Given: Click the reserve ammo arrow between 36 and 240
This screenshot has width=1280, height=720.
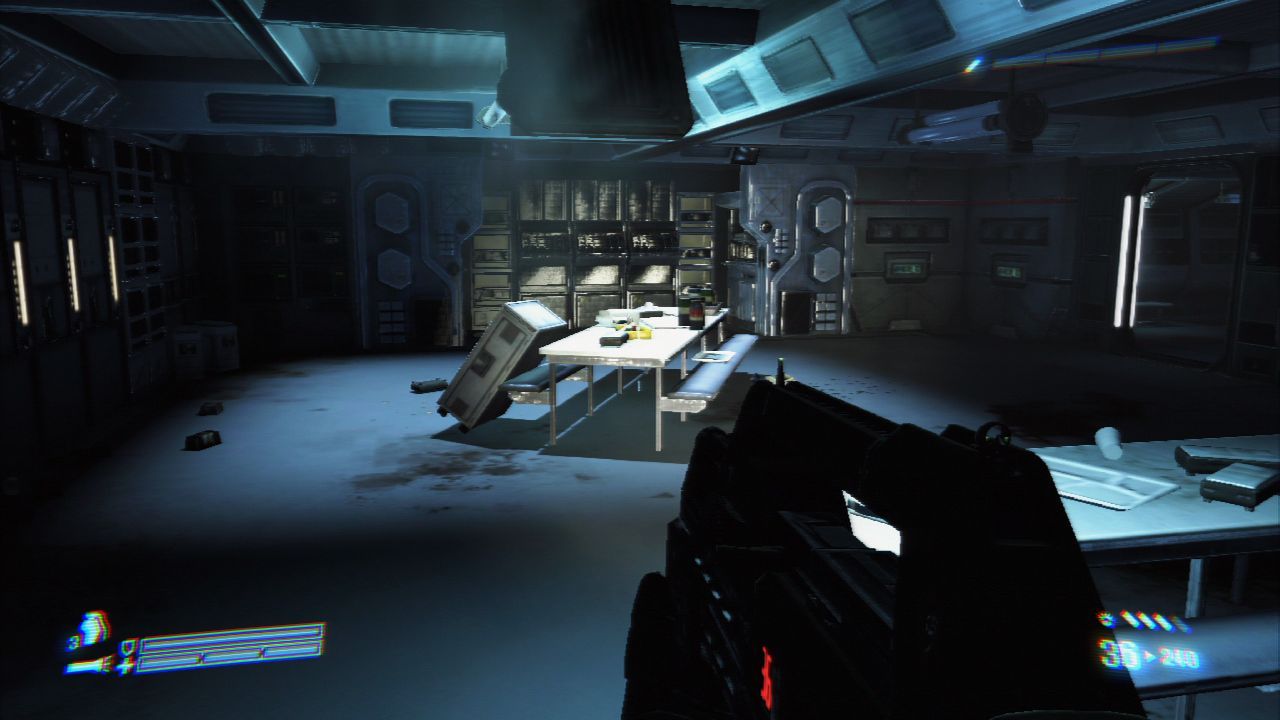Looking at the screenshot, I should [x=1151, y=655].
